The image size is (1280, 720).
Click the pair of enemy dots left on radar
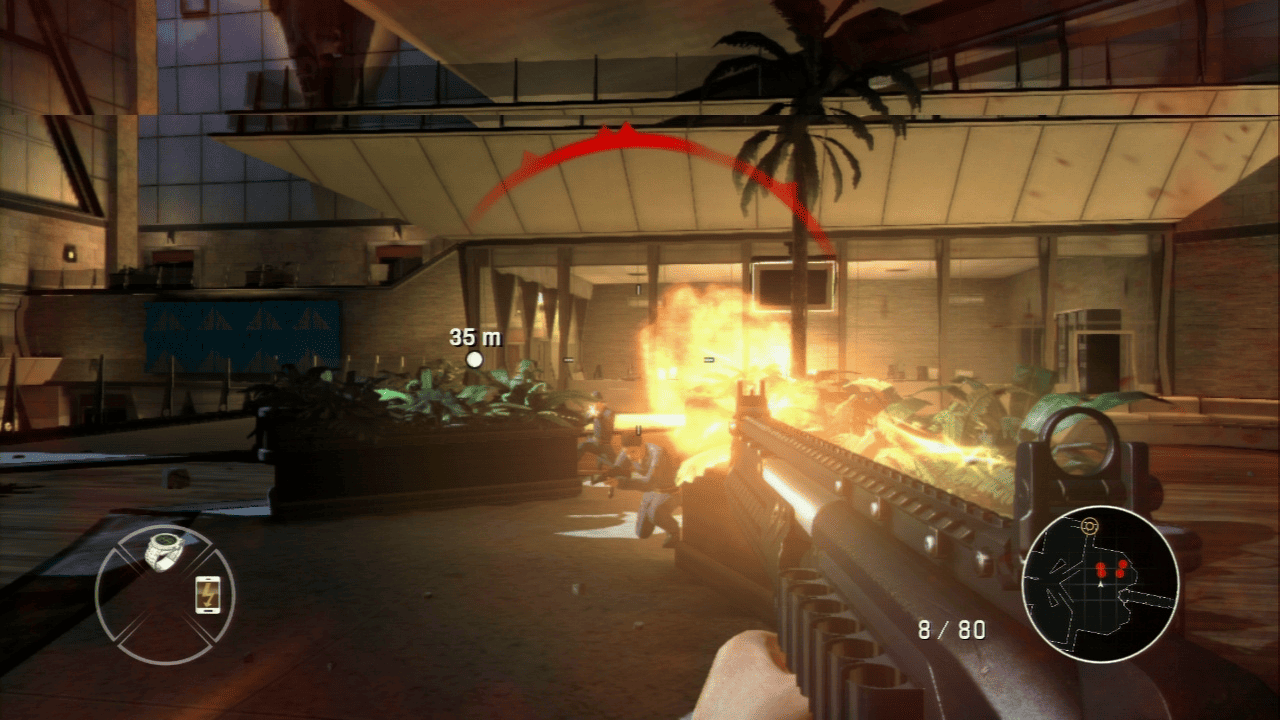1100,570
